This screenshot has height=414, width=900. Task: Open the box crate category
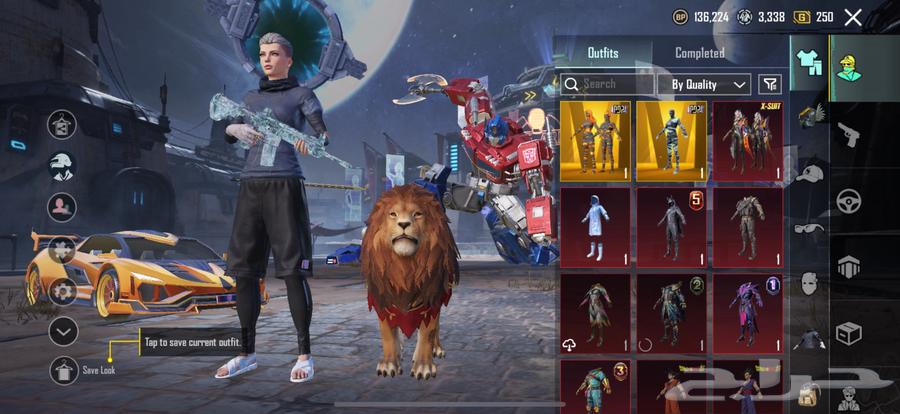tap(850, 332)
